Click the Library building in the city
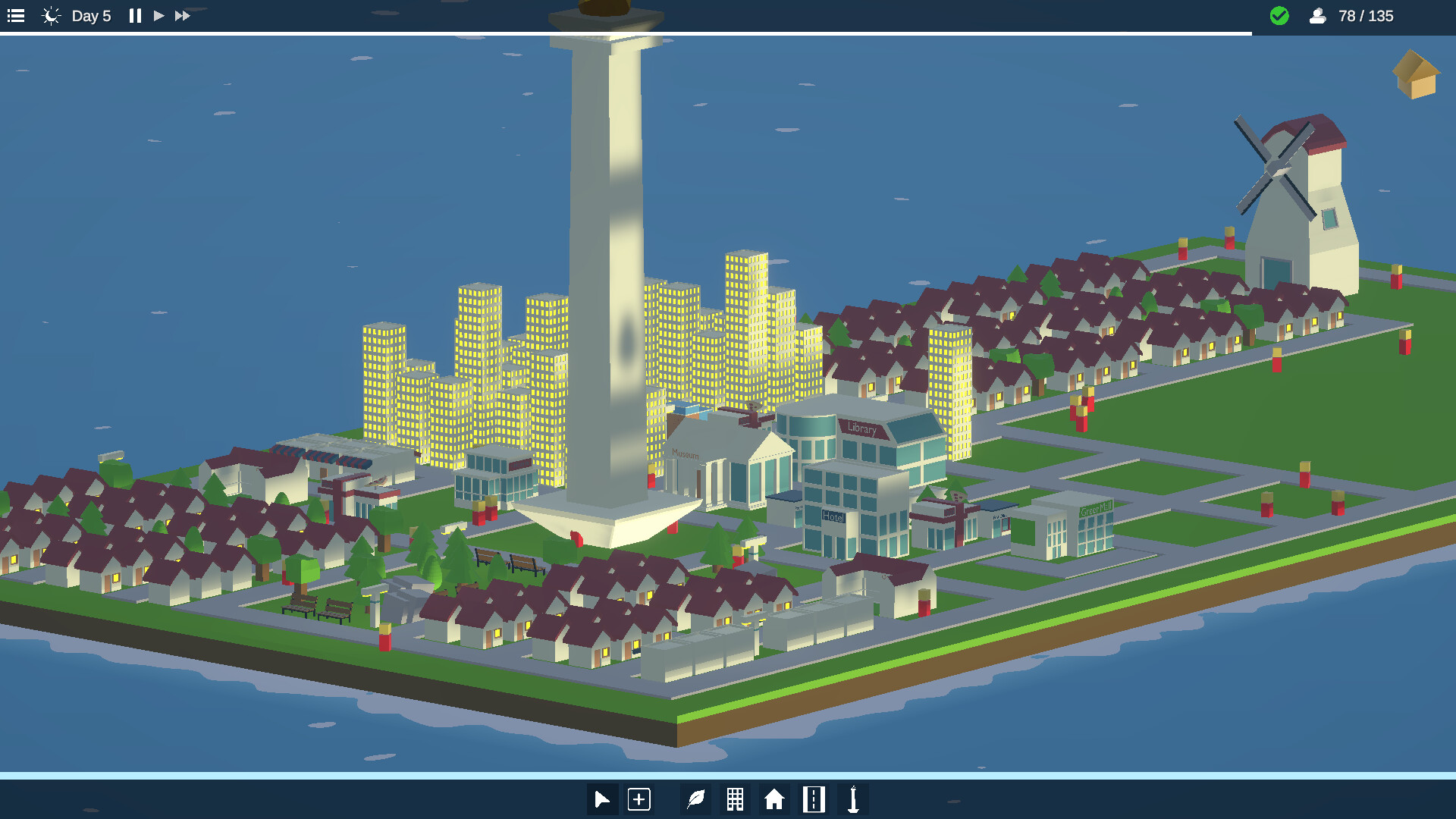The height and width of the screenshot is (819, 1456). pos(864,432)
